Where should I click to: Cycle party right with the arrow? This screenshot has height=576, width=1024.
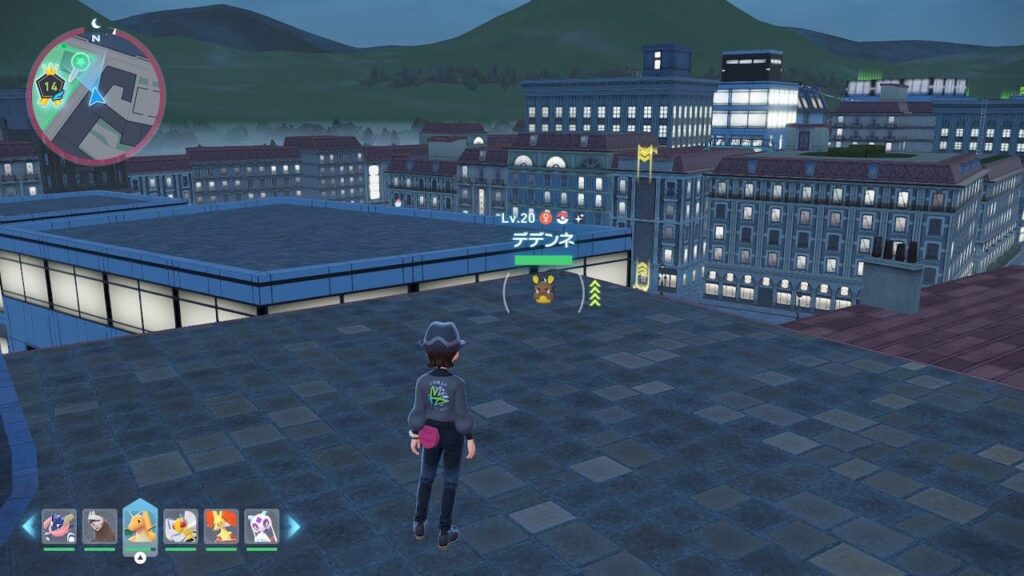coord(294,526)
